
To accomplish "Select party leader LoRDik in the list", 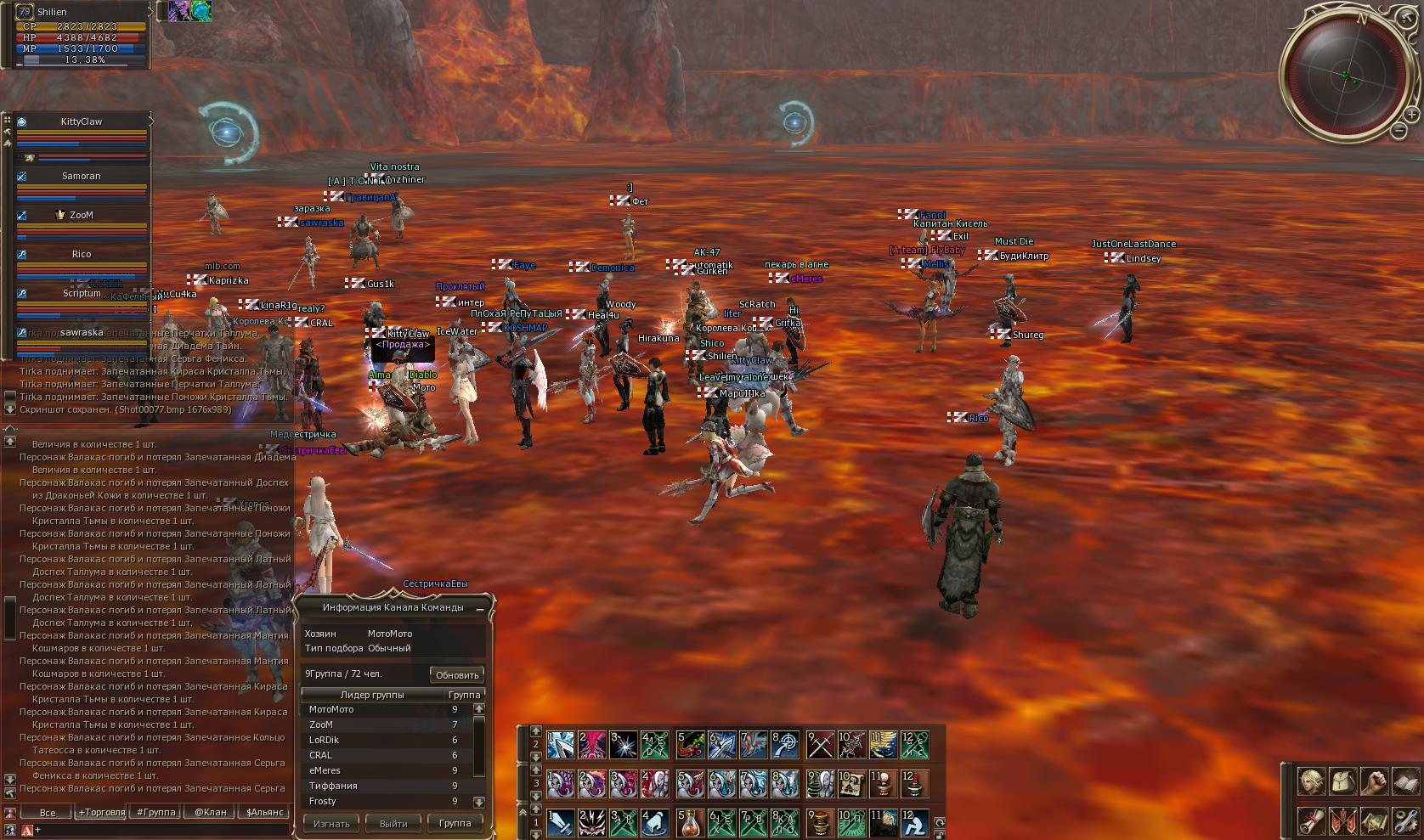I will pyautogui.click(x=324, y=740).
